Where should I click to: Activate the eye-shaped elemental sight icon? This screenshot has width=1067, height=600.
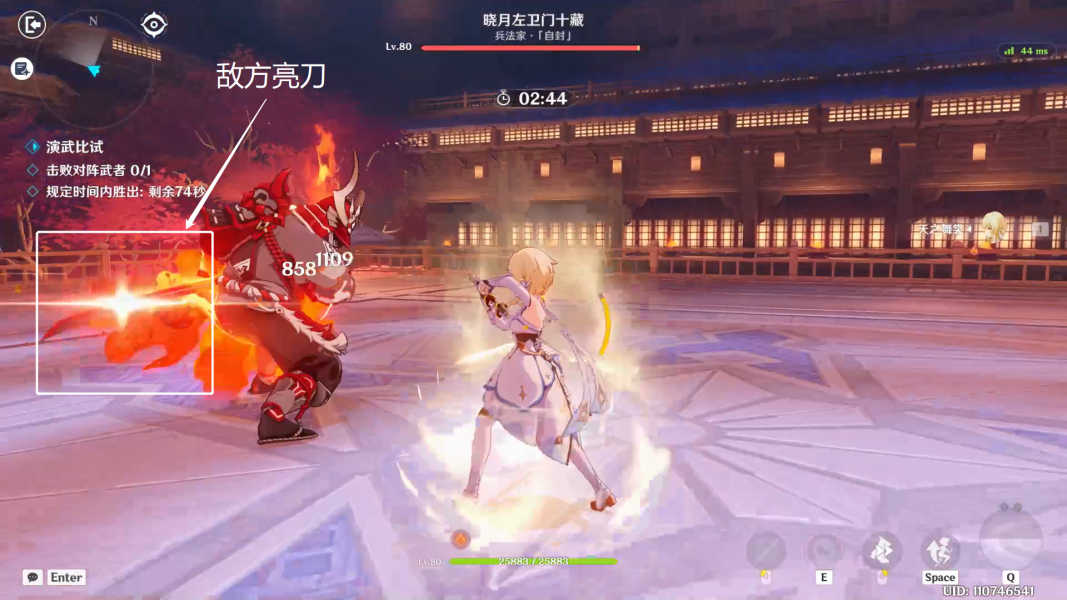(x=154, y=24)
